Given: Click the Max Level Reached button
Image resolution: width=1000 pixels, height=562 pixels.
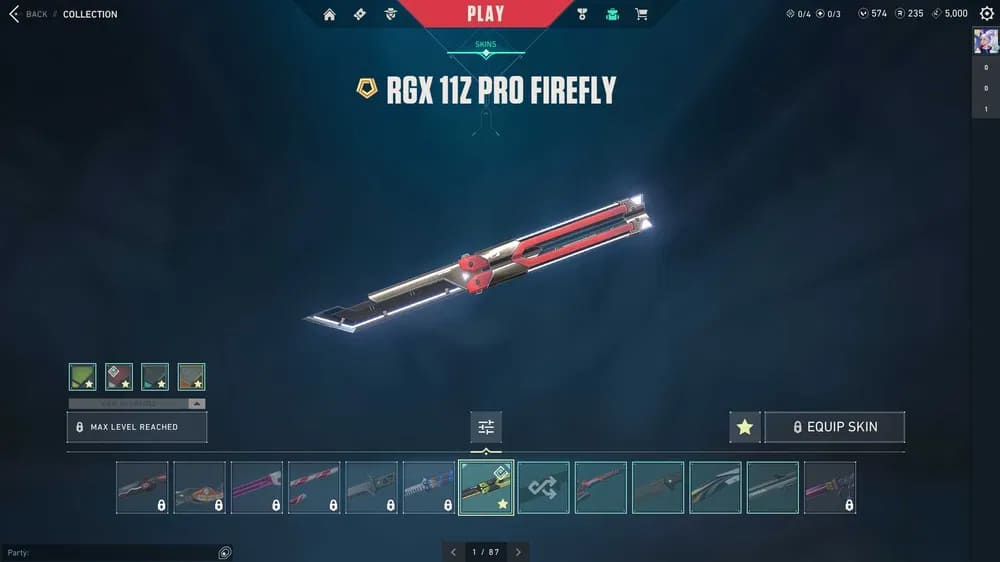Looking at the screenshot, I should (137, 427).
